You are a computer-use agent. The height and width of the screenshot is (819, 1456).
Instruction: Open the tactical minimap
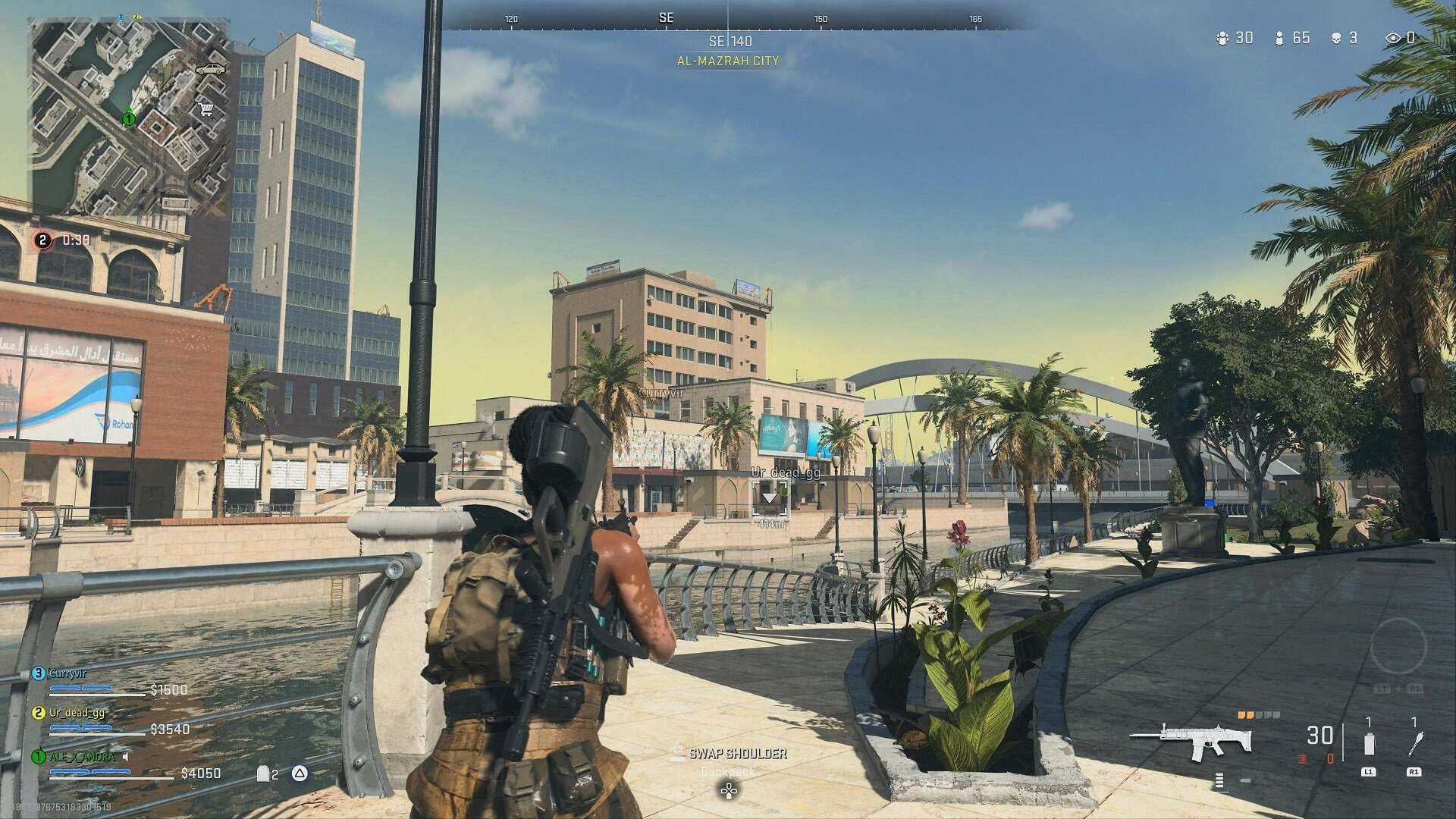click(129, 116)
